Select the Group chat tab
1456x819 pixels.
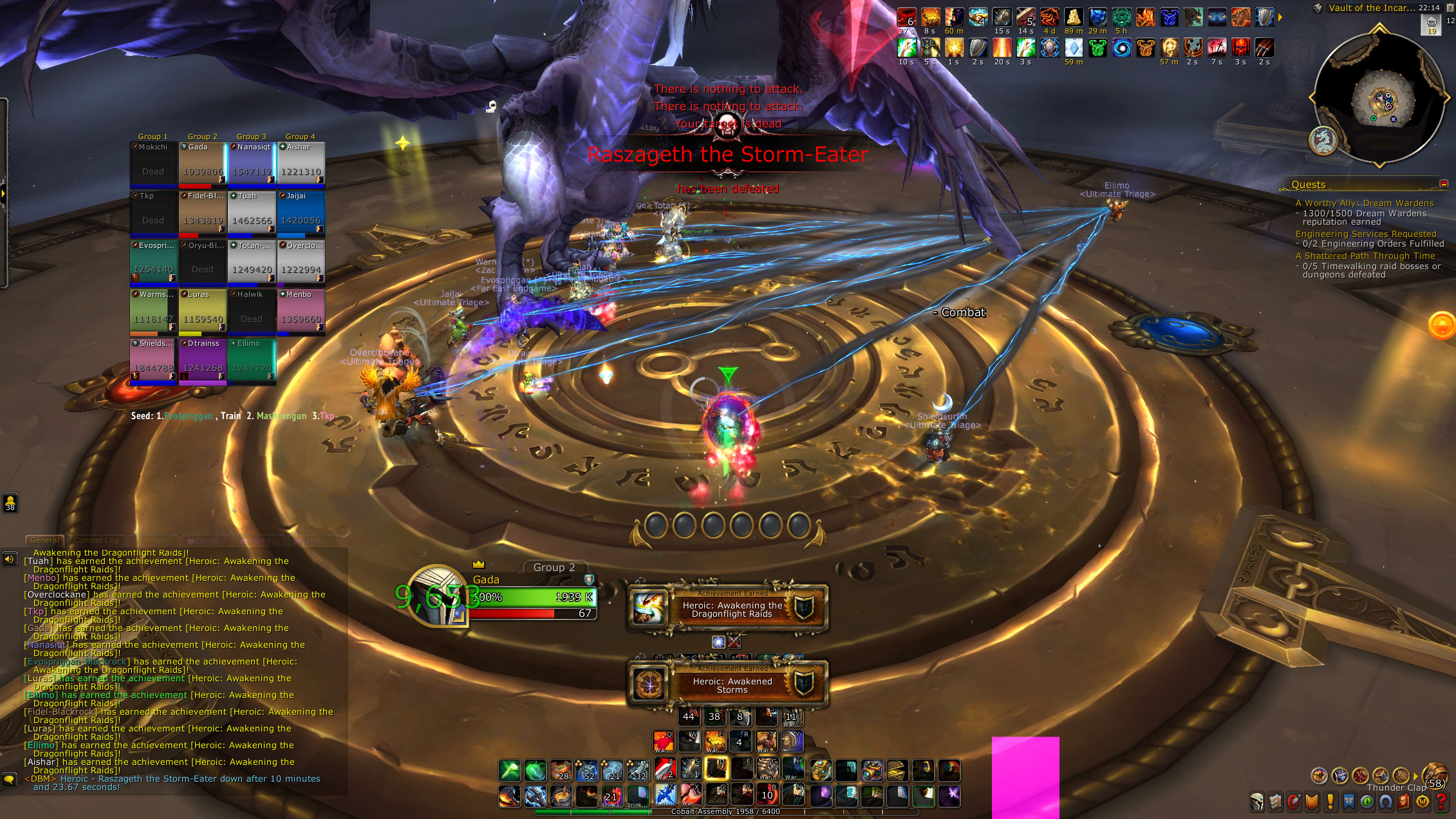[152, 540]
